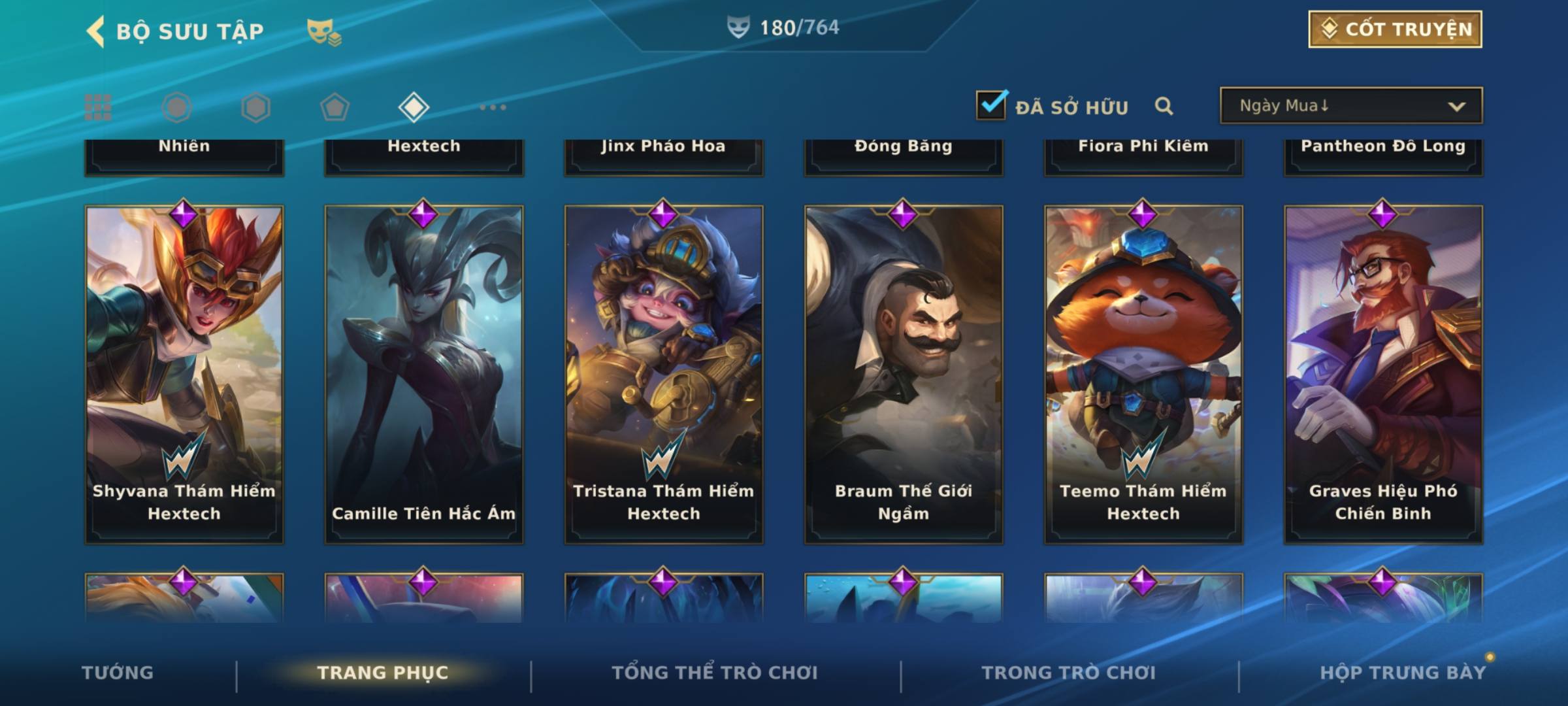Viewport: 1568px width, 706px height.
Task: Click the magnifying glass search icon
Action: (1164, 106)
